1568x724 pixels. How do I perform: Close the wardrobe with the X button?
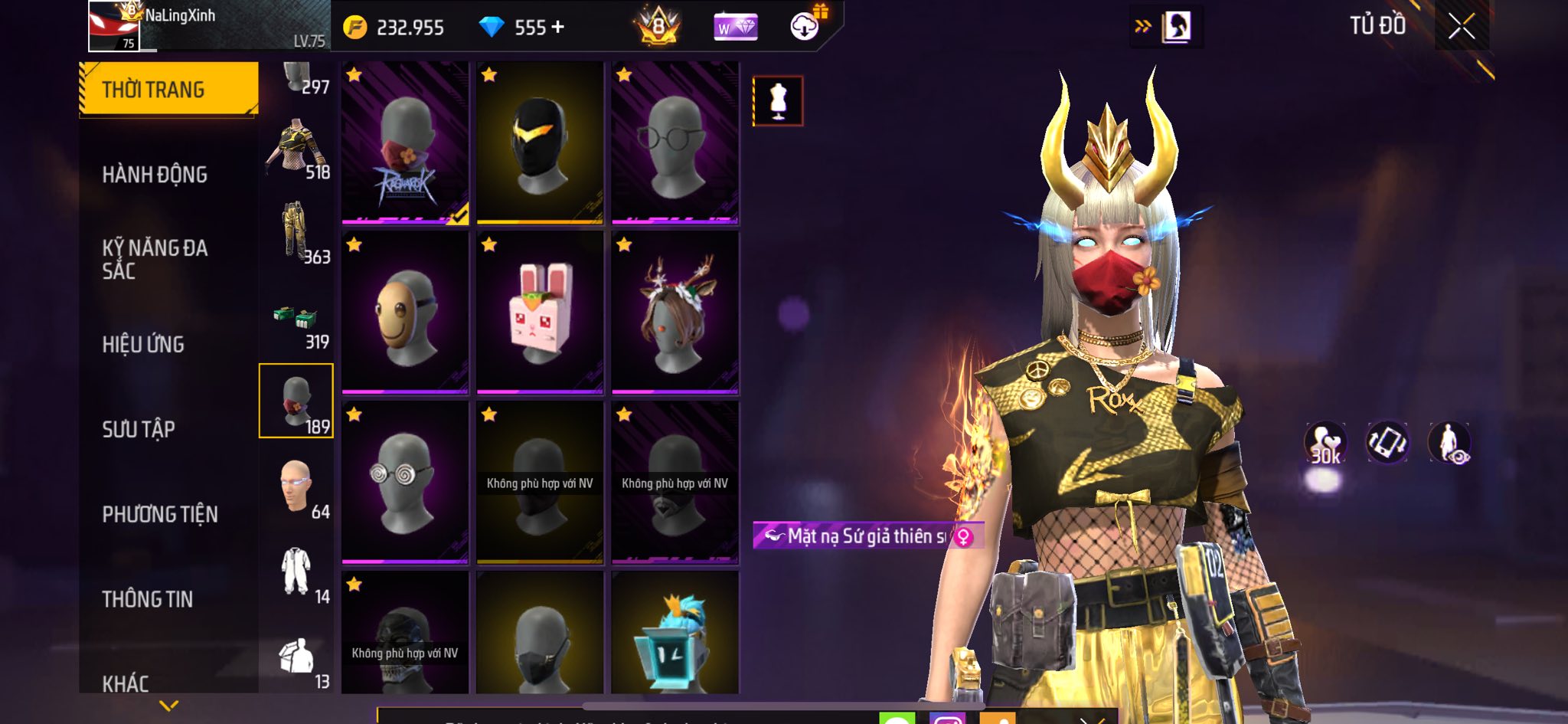pos(1461,27)
